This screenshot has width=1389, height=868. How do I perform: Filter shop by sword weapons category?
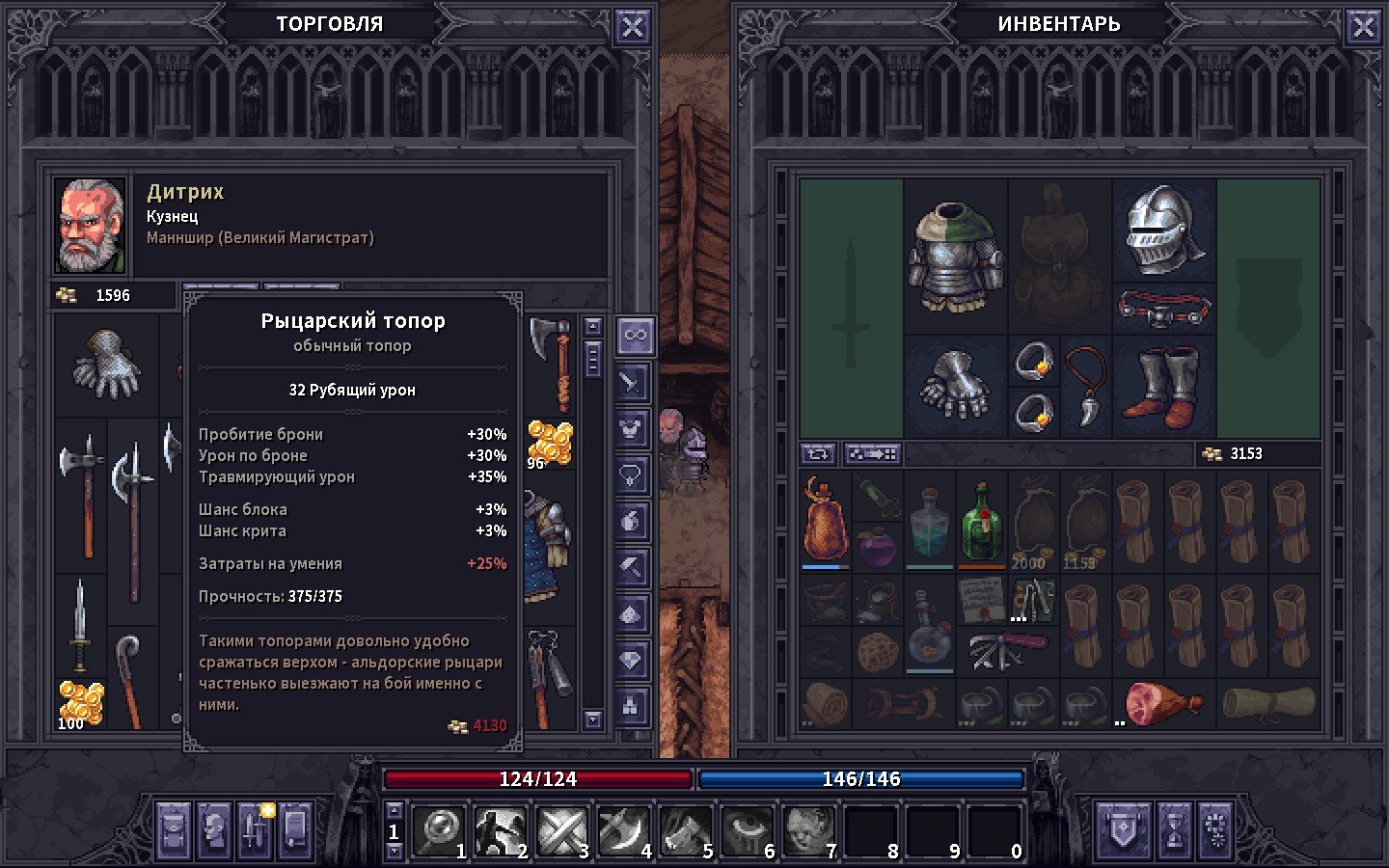(x=632, y=383)
